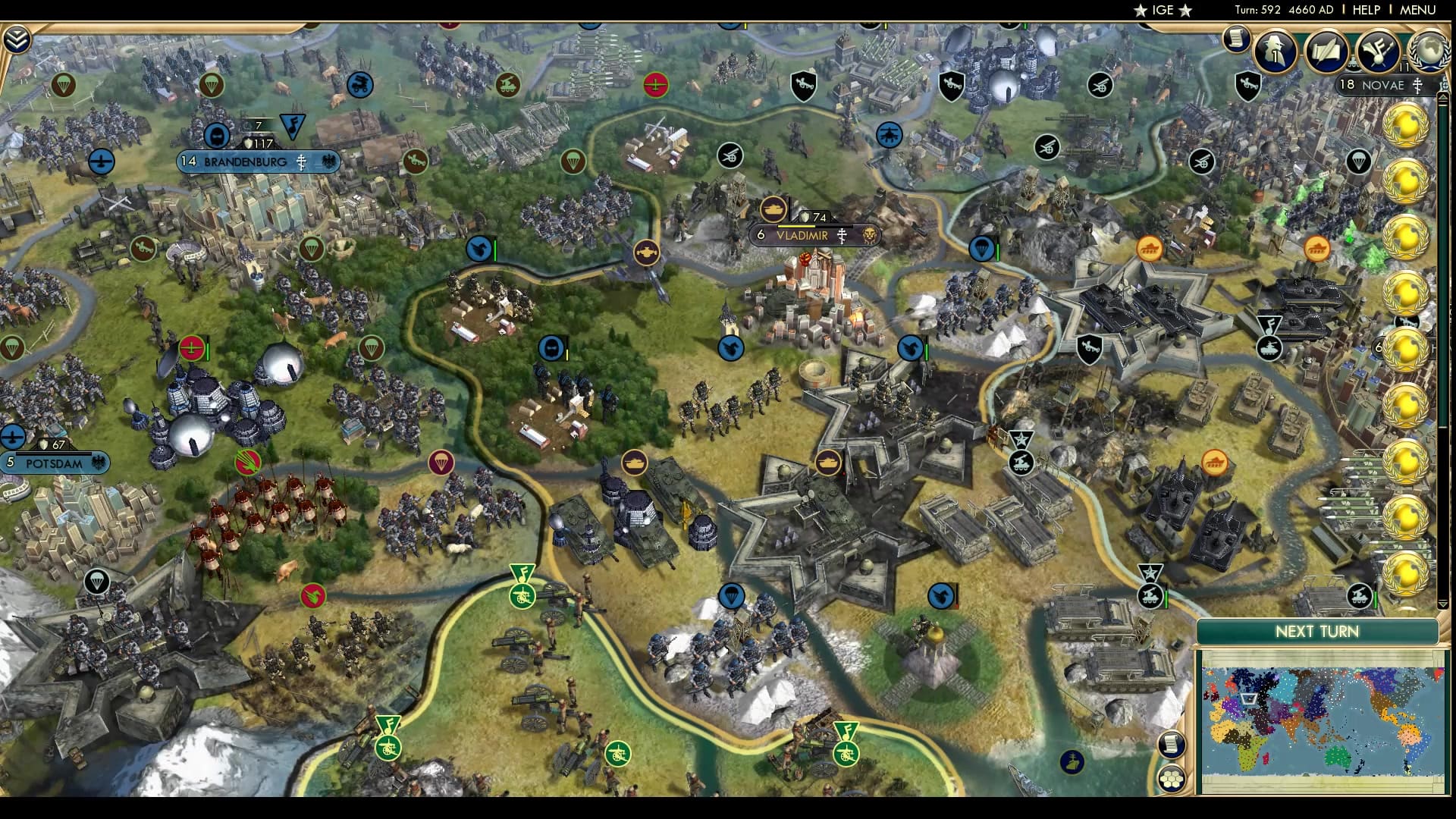Screen dimensions: 1456x819
Task: Click the Novae city banner
Action: click(1382, 86)
